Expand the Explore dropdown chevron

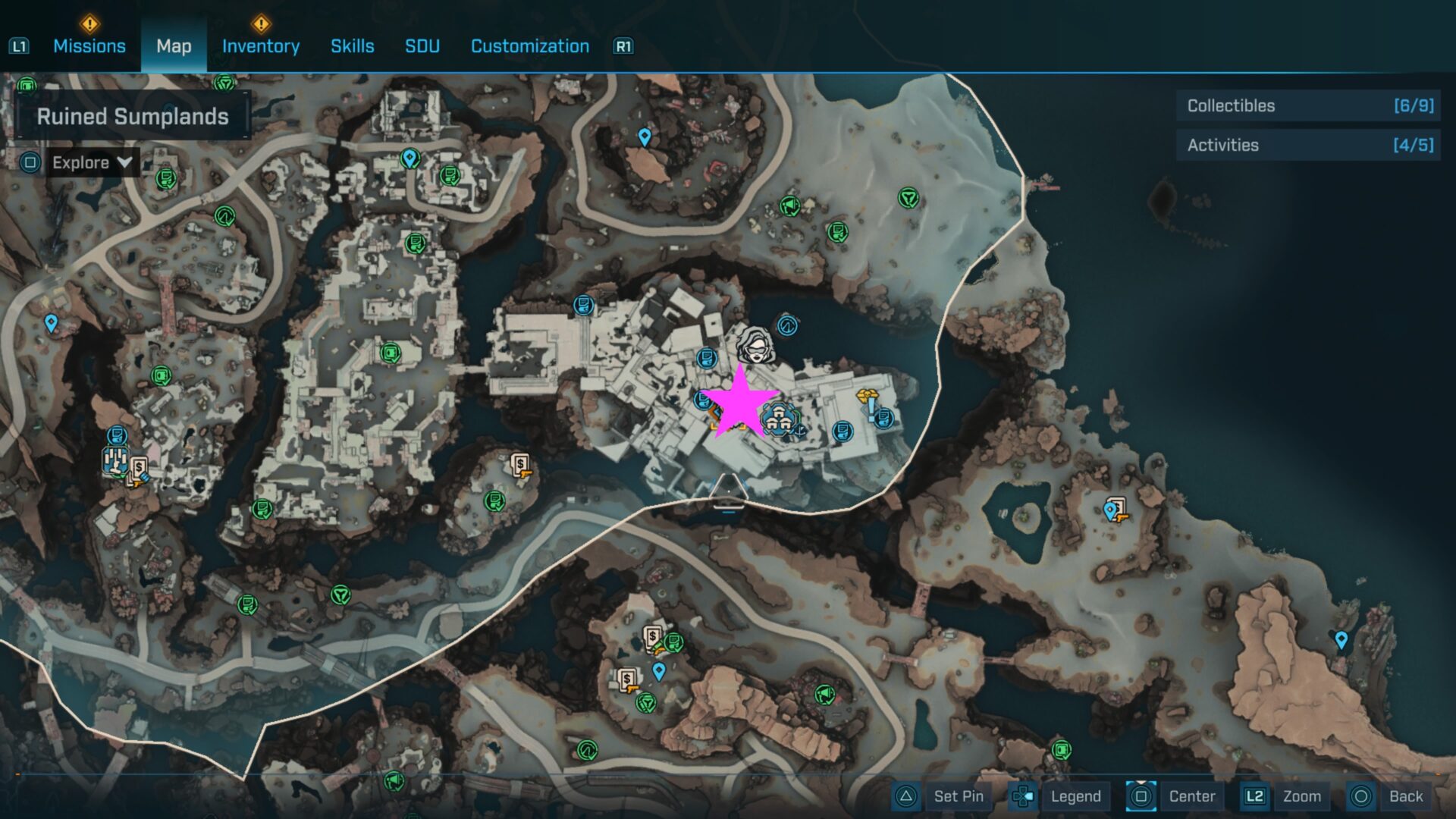[124, 162]
